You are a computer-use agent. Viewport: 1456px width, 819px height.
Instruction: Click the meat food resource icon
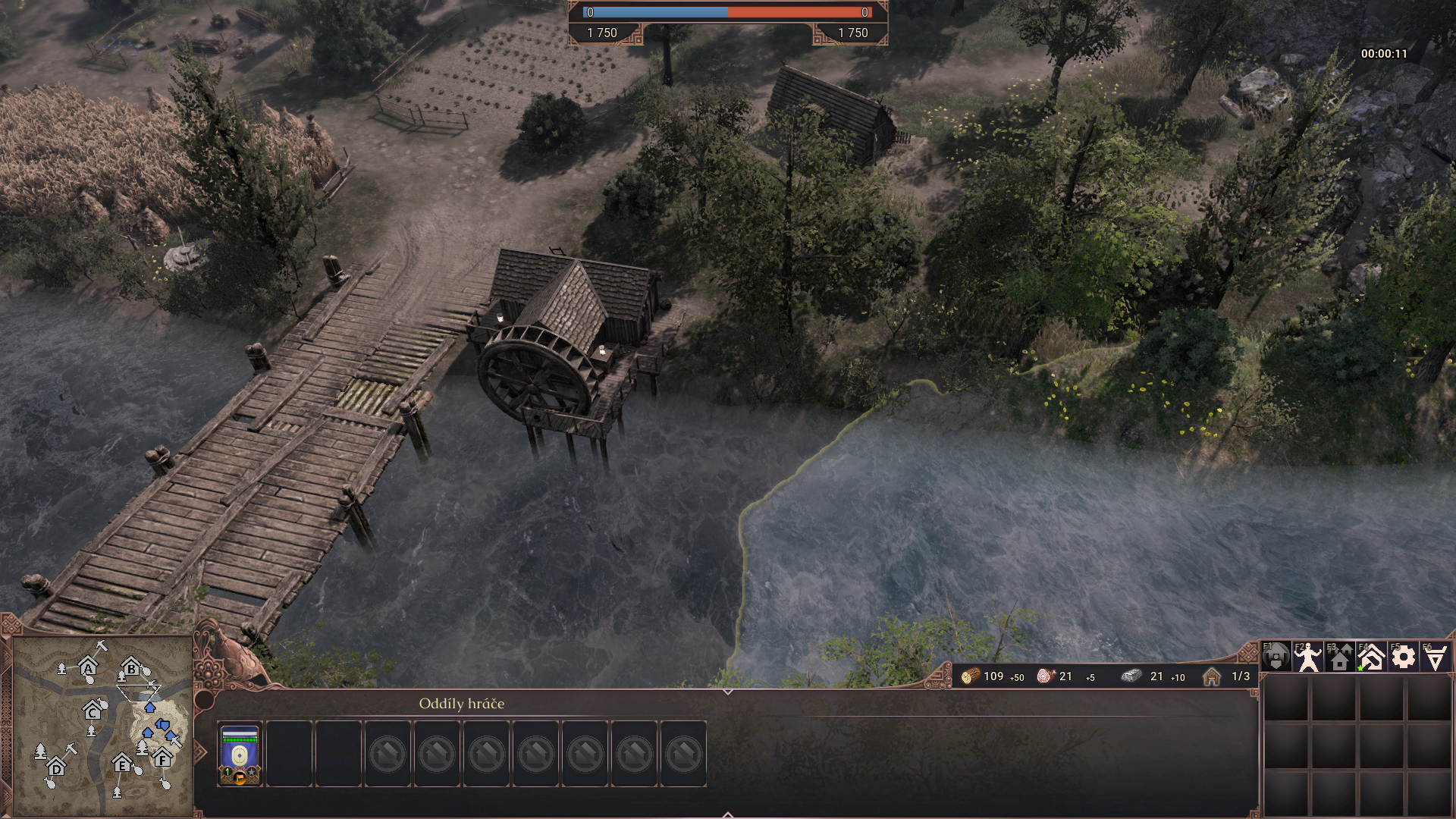1046,676
